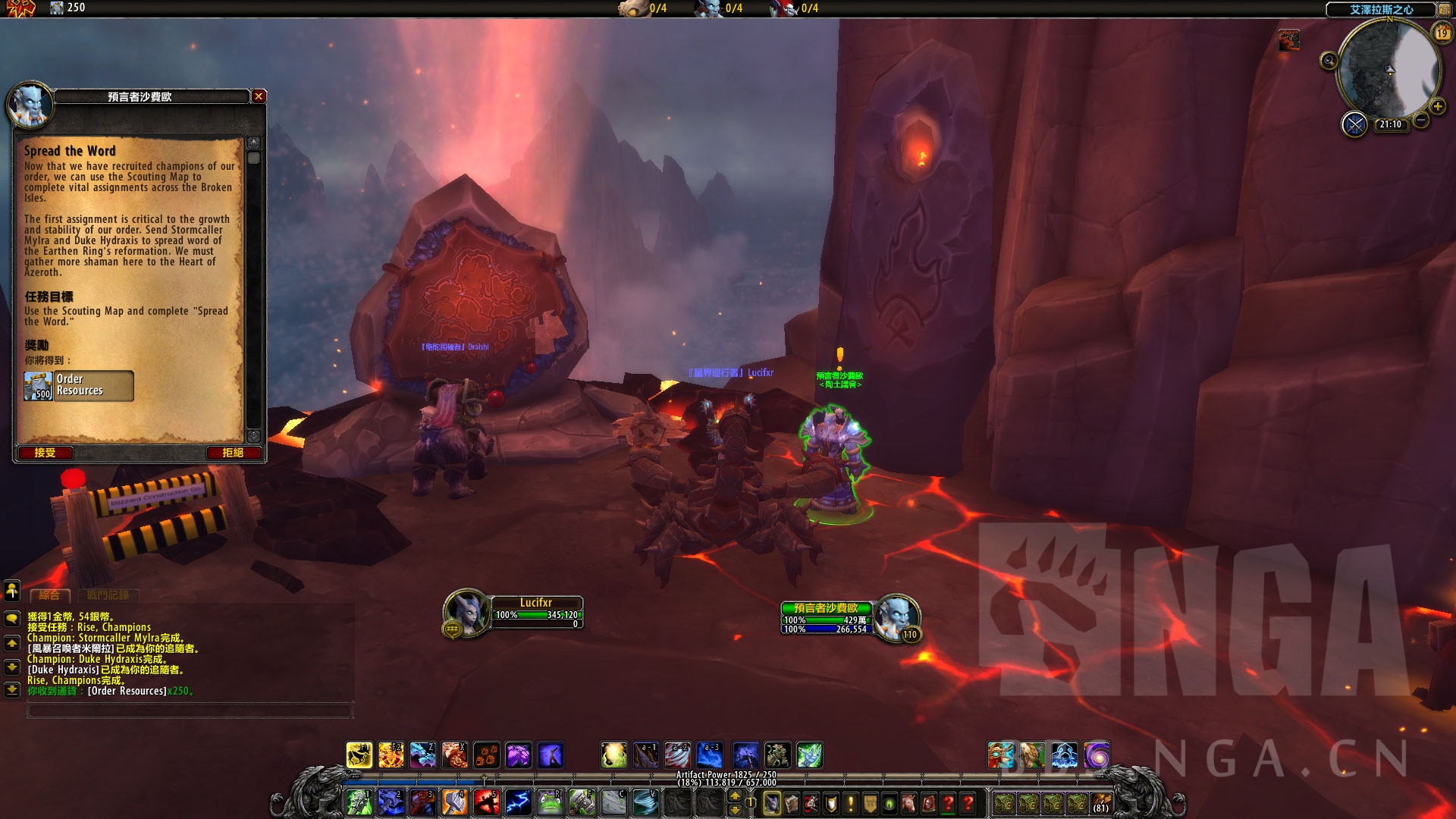Cast the lightning bolt ability

(518, 802)
